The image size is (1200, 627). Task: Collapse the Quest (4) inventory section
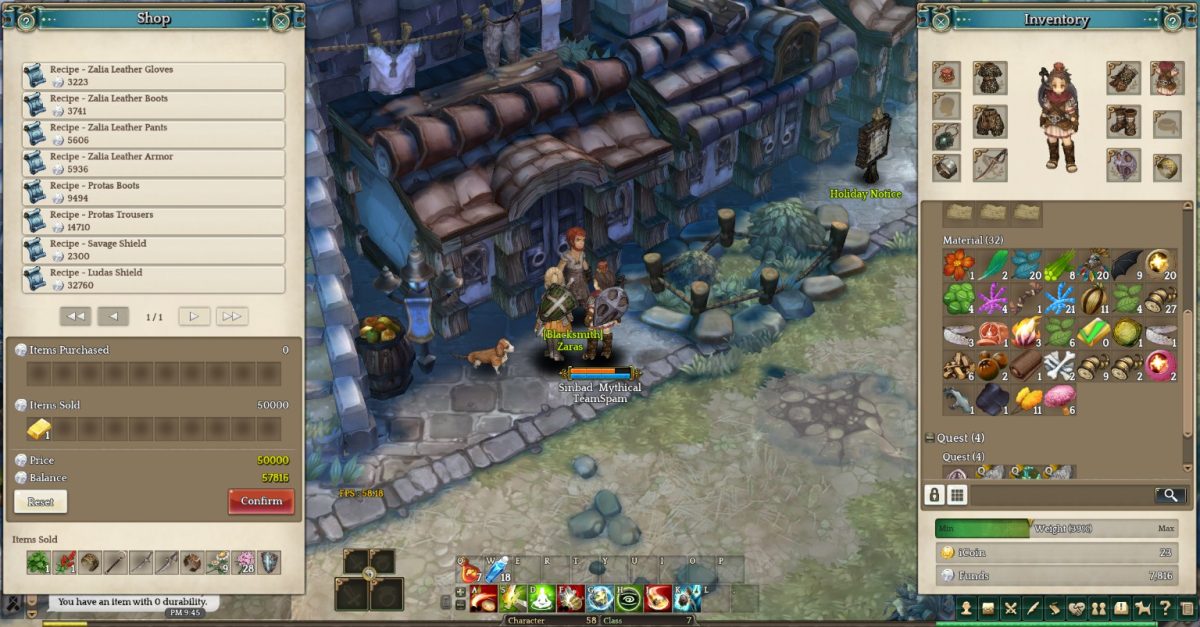point(929,438)
